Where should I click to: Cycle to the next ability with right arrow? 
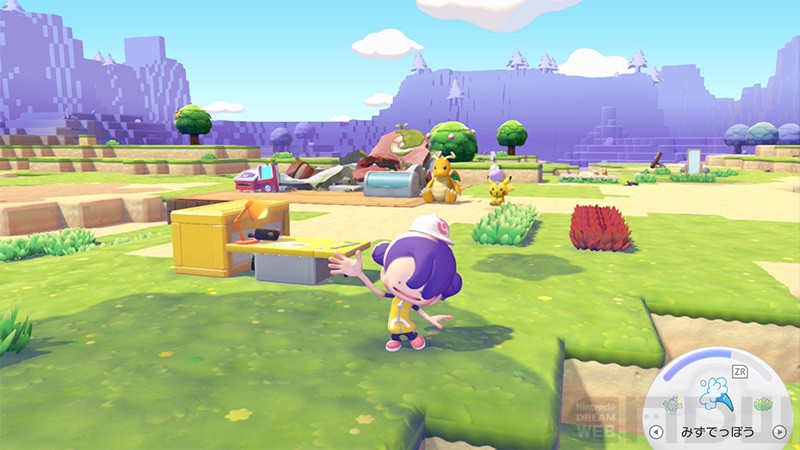pyautogui.click(x=779, y=433)
